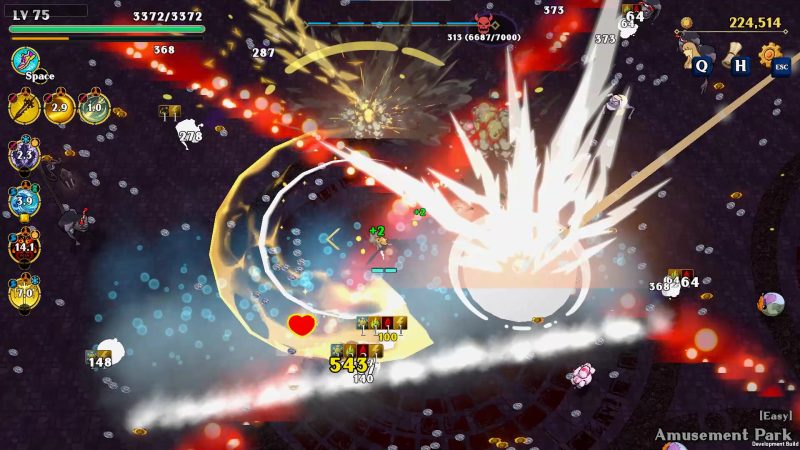Click the purple skill showing 2.3 cooldown
The height and width of the screenshot is (450, 800).
[24, 155]
